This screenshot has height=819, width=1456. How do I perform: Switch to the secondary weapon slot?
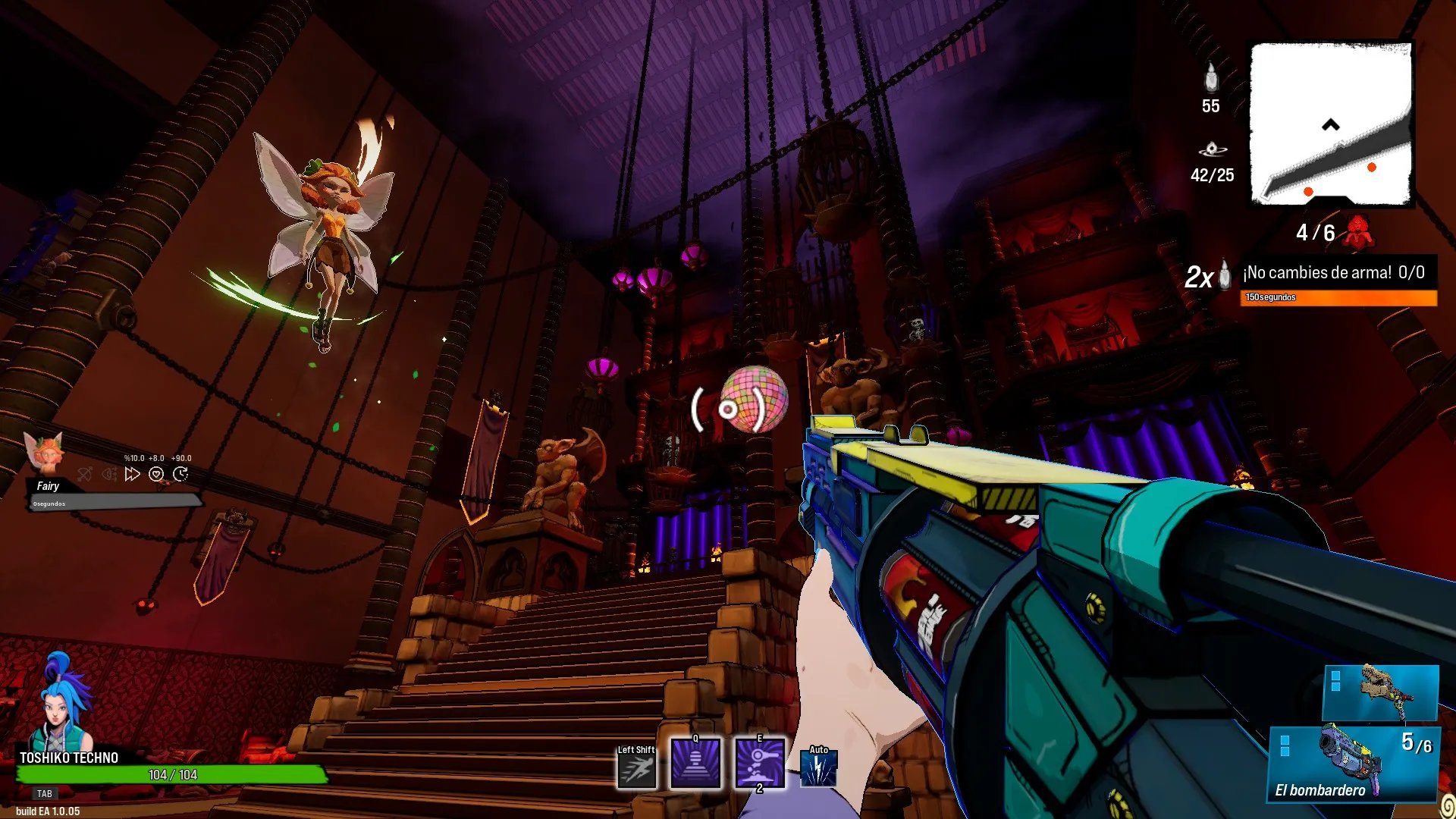(1380, 692)
